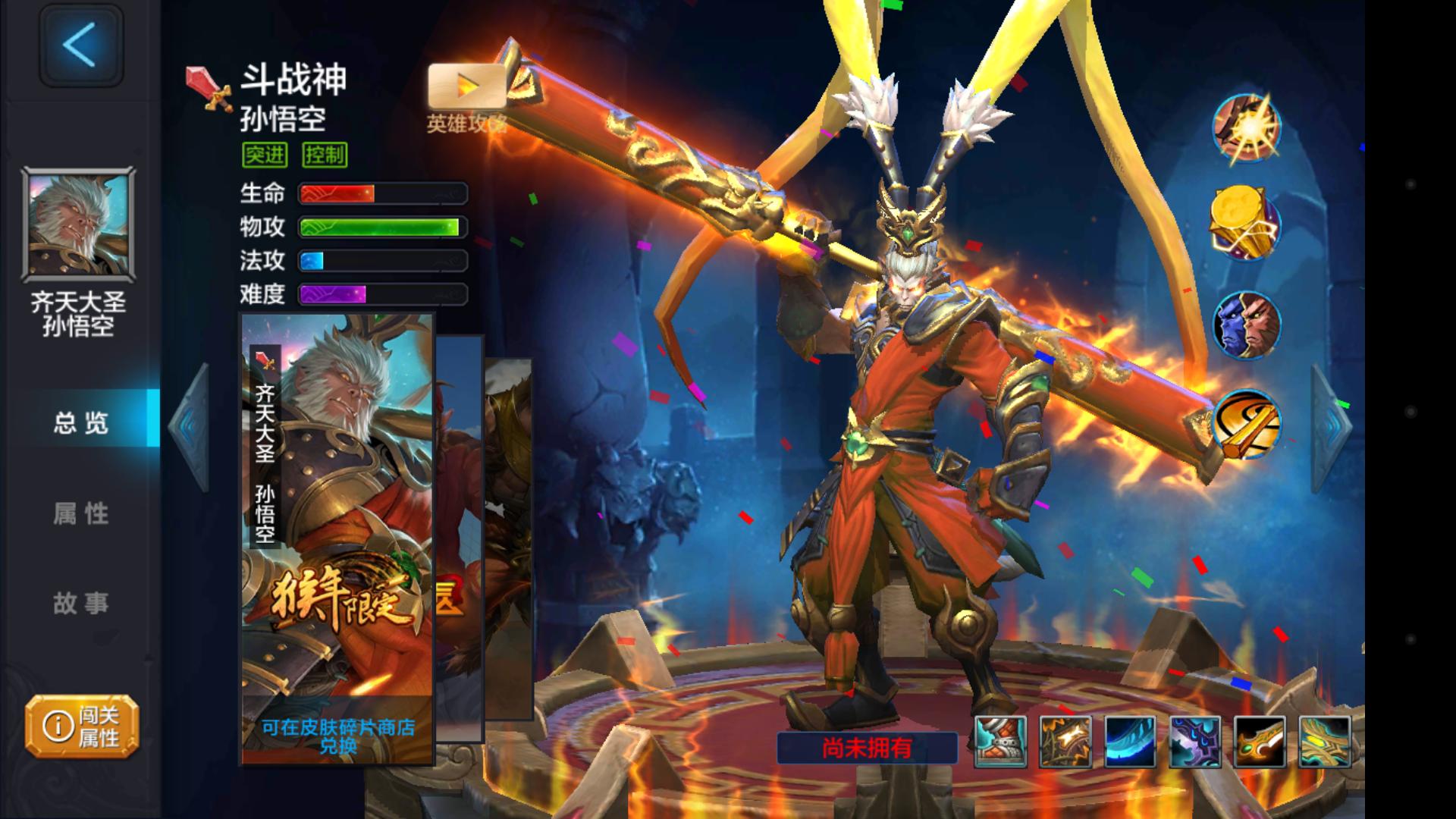Switch to the 总览 overview tab
Image resolution: width=1456 pixels, height=819 pixels.
80,422
